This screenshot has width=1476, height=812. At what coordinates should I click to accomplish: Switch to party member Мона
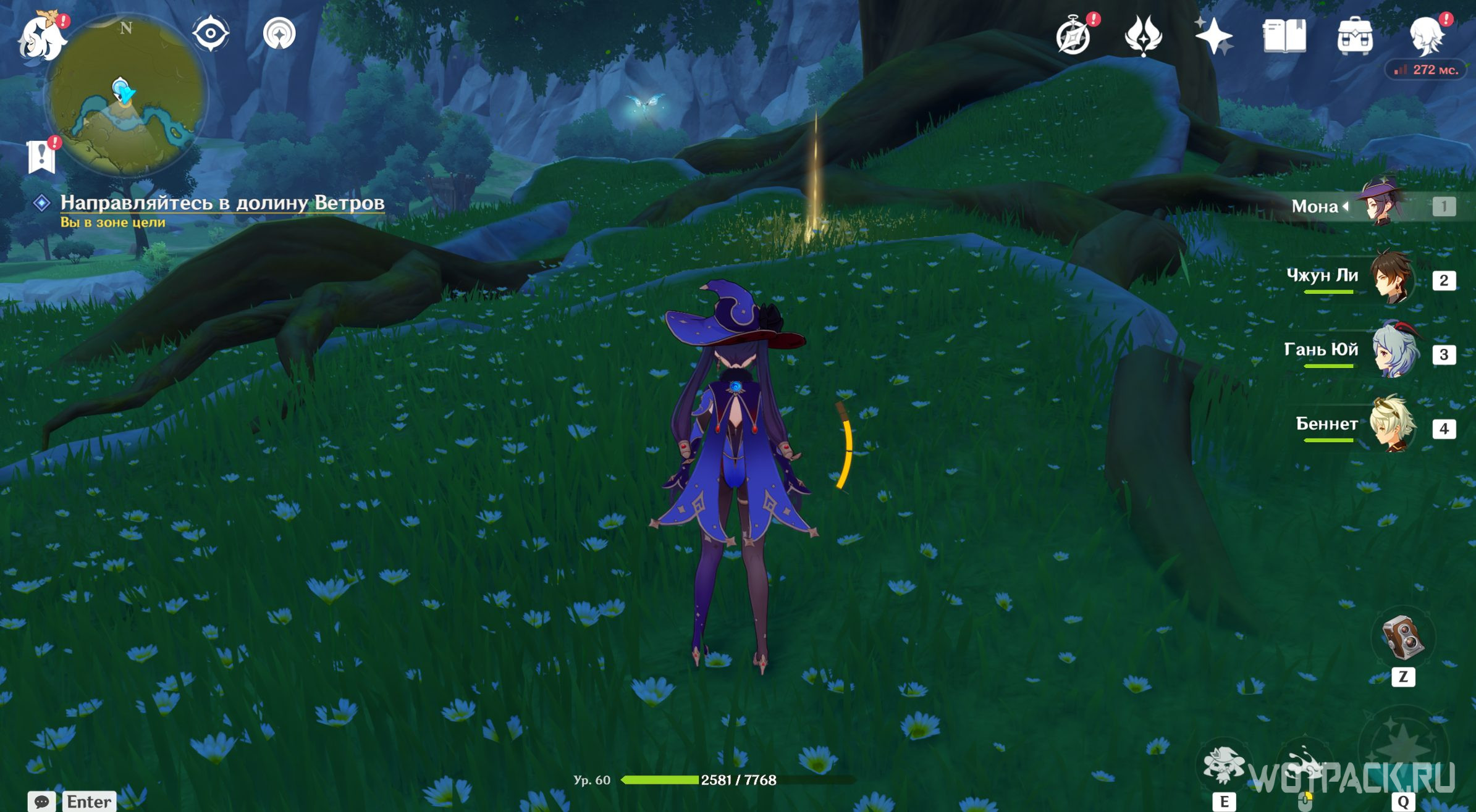(1381, 205)
